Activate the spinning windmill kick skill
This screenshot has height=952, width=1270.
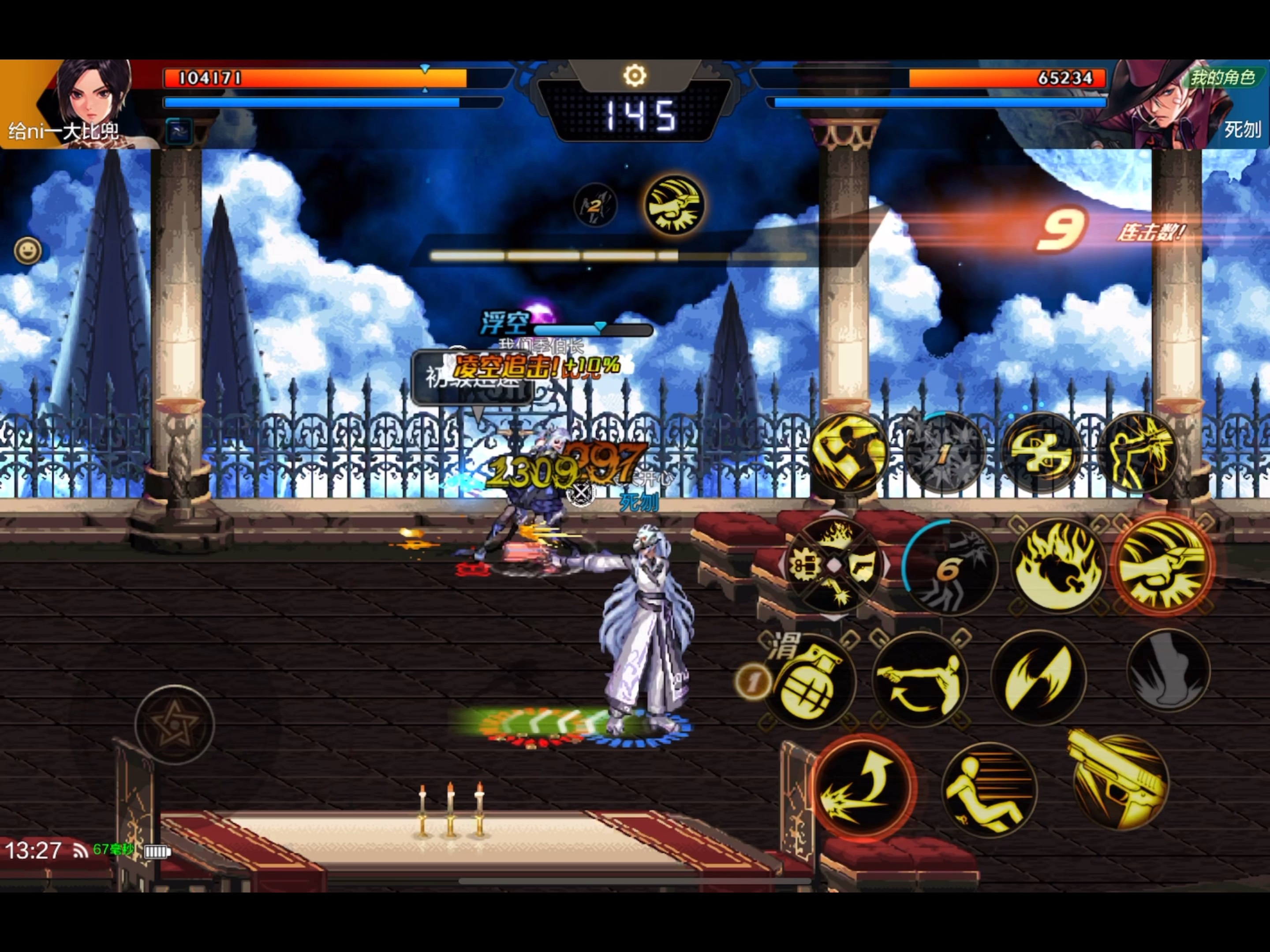1041,454
